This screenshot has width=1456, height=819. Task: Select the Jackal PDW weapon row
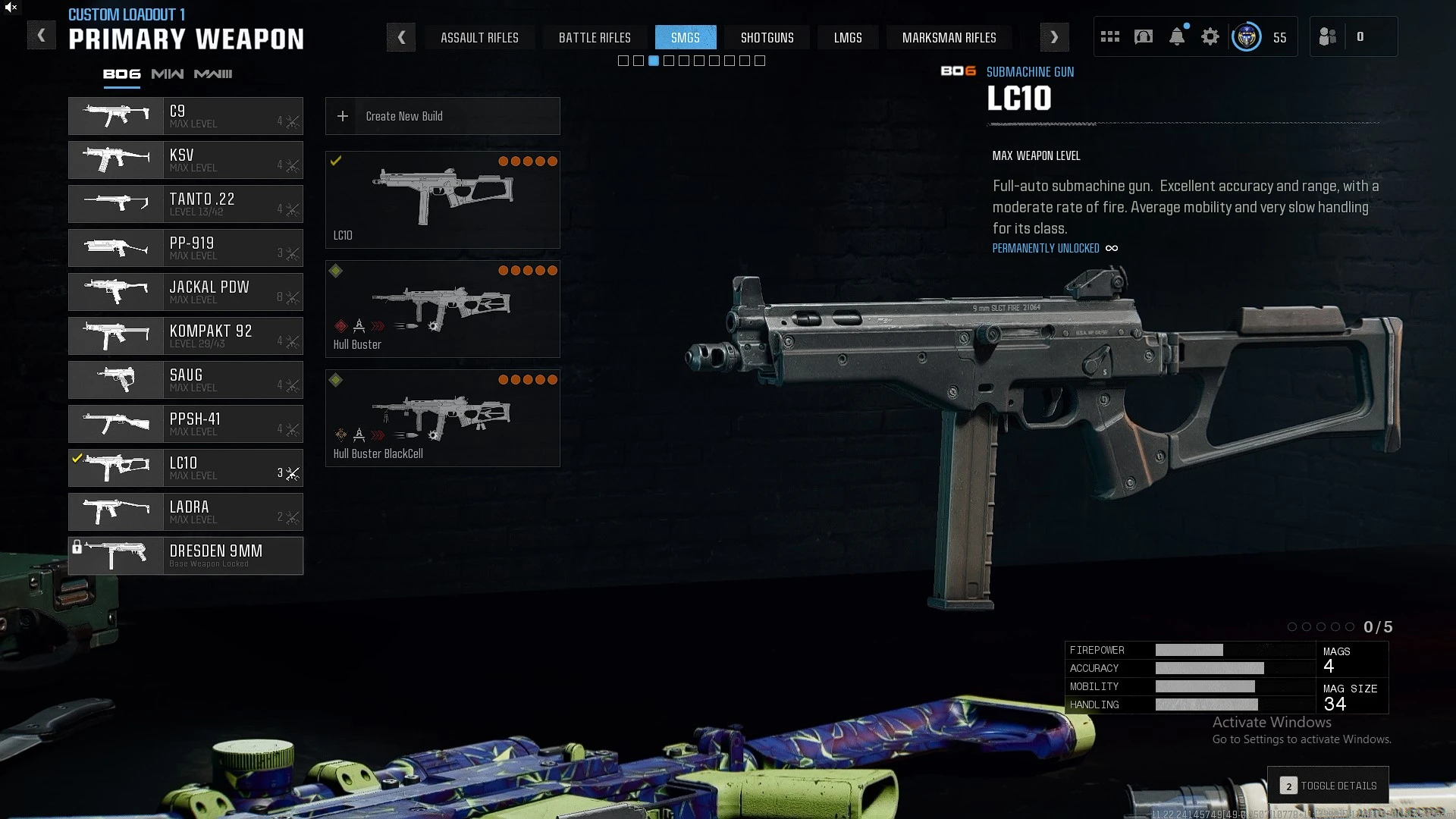click(x=186, y=292)
